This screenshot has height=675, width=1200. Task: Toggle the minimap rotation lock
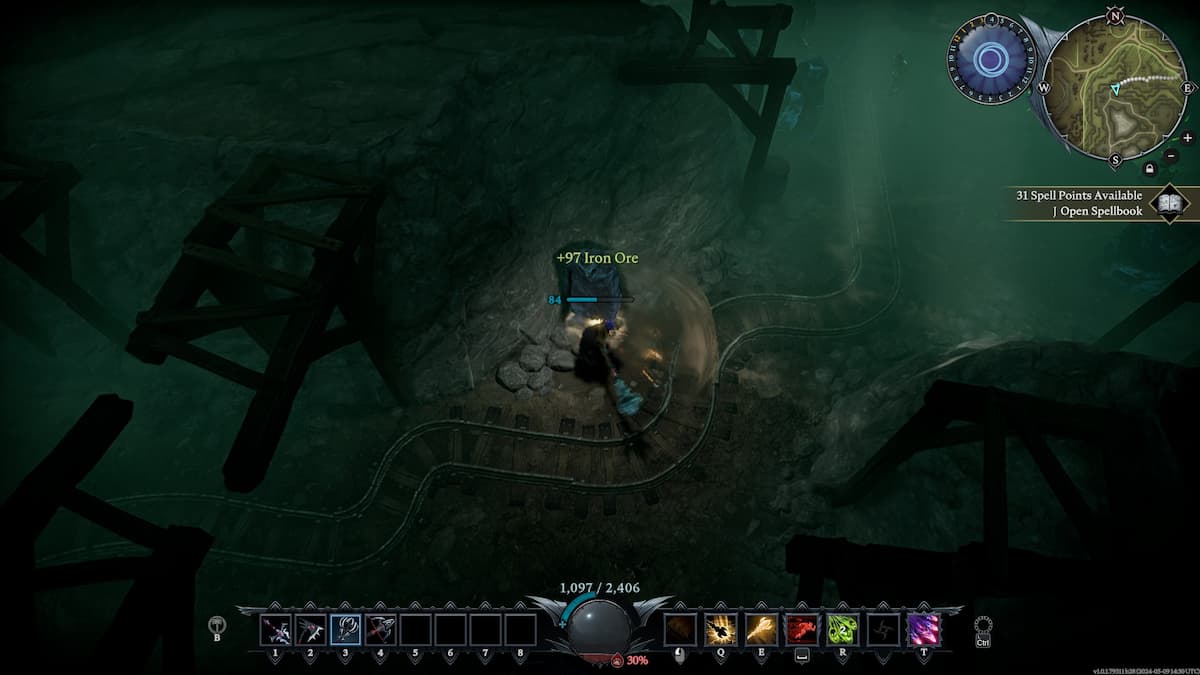click(1149, 168)
